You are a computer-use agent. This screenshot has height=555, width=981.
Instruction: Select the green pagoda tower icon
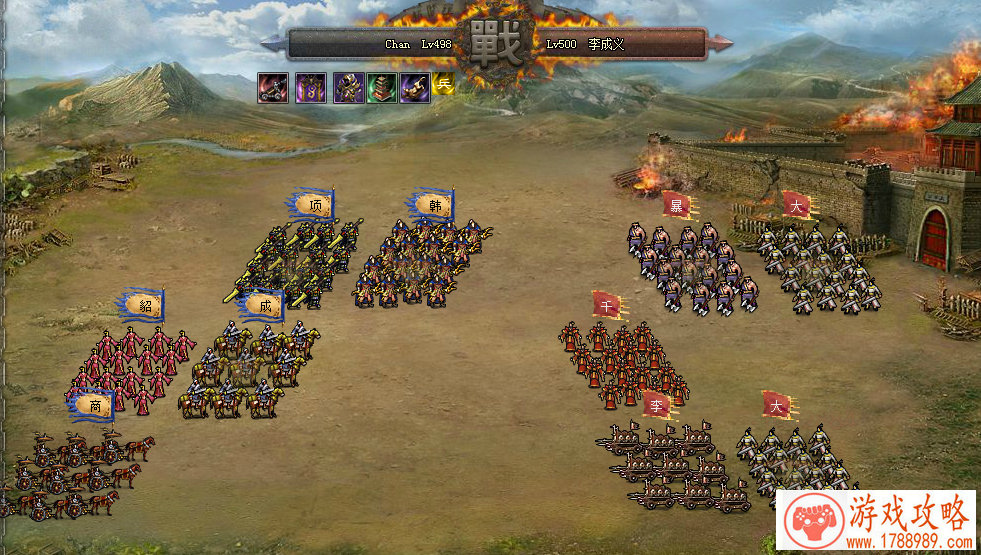[381, 88]
